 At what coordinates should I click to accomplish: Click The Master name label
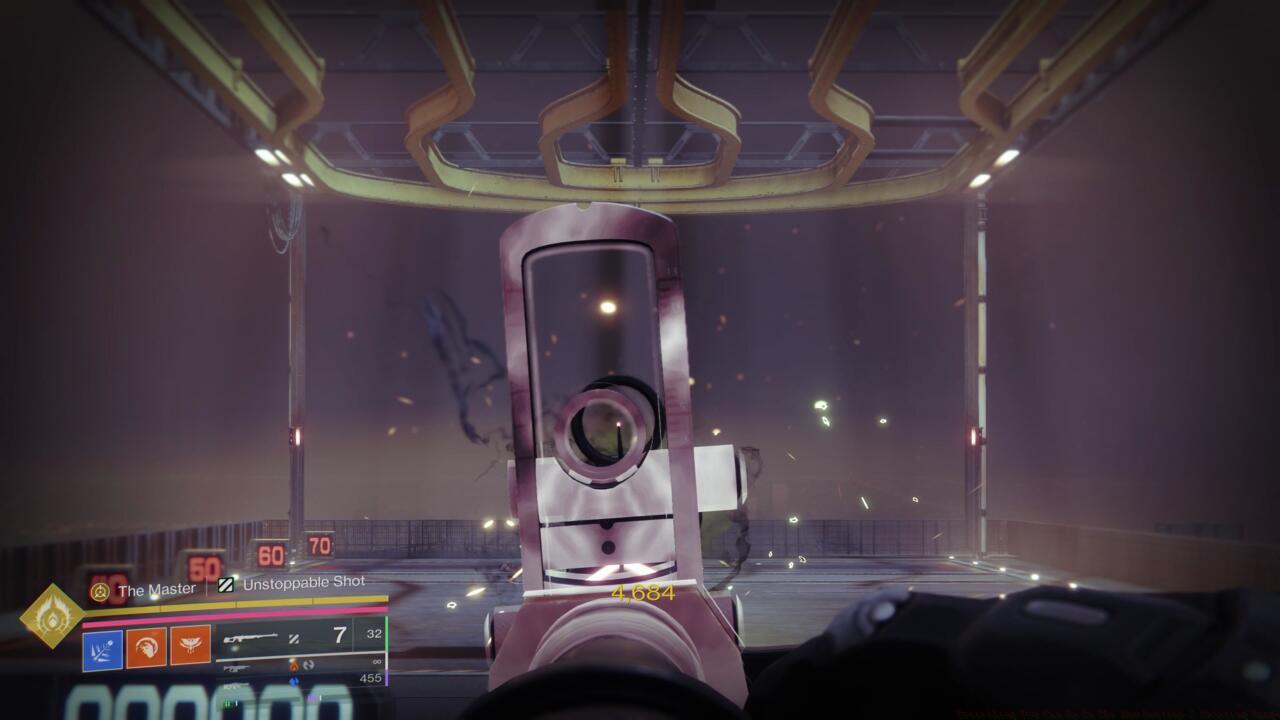coord(156,587)
